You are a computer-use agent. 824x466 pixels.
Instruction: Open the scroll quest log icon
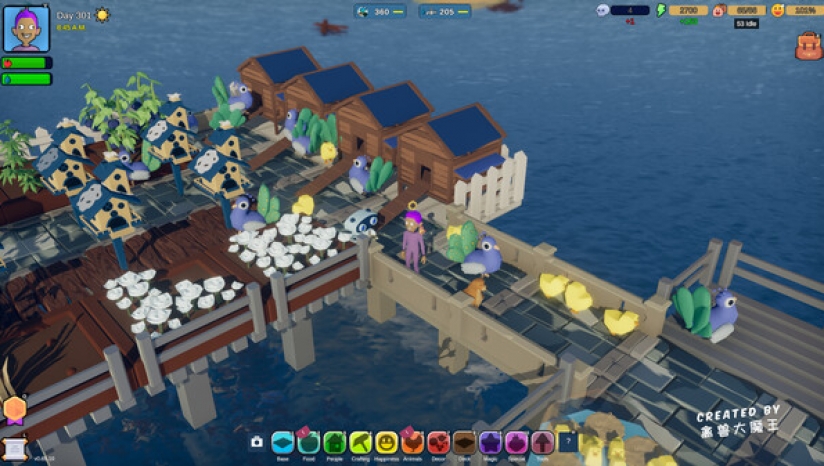pos(14,447)
